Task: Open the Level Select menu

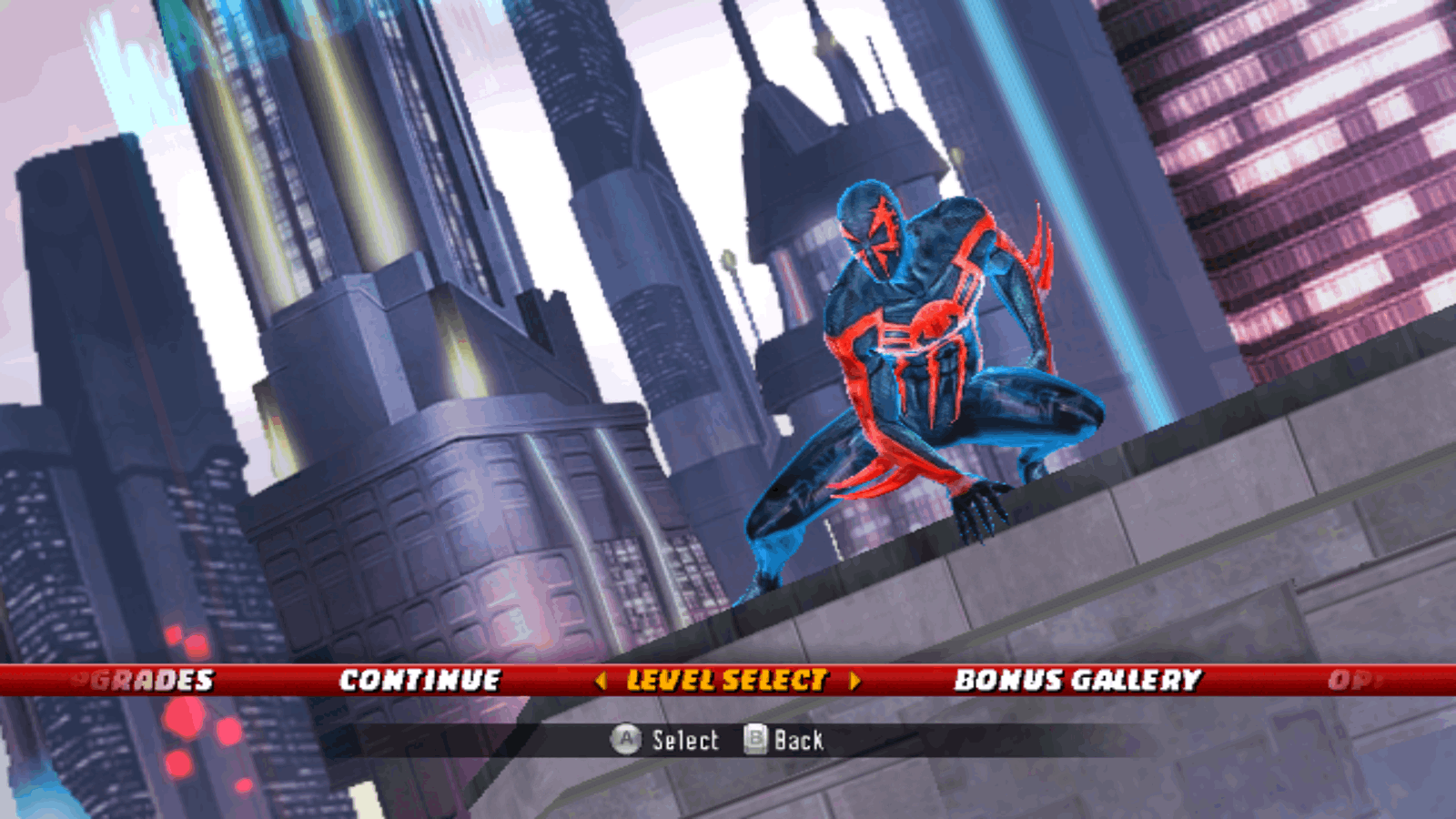Action: [x=727, y=680]
